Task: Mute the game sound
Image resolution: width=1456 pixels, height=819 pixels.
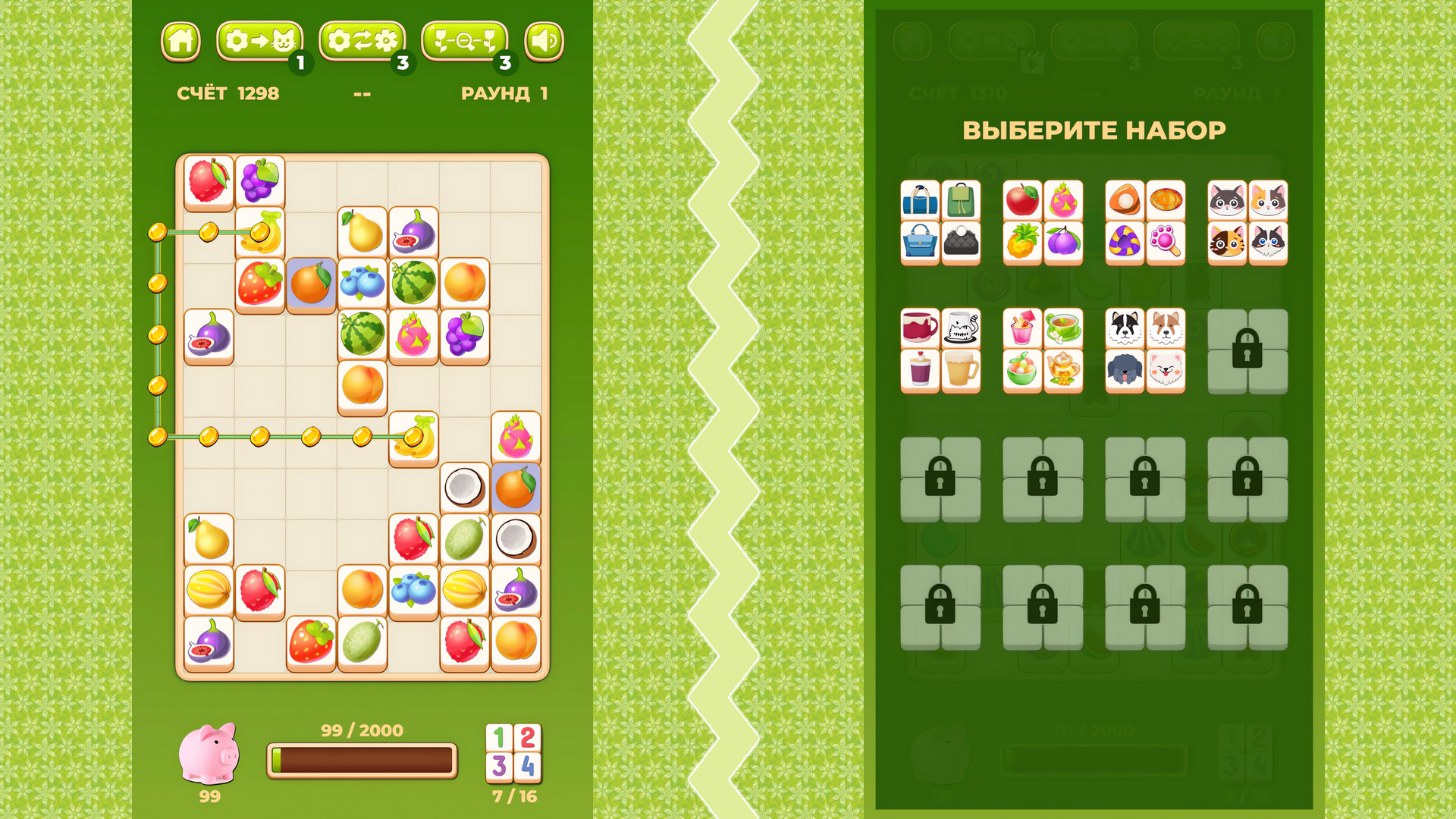Action: tap(544, 42)
